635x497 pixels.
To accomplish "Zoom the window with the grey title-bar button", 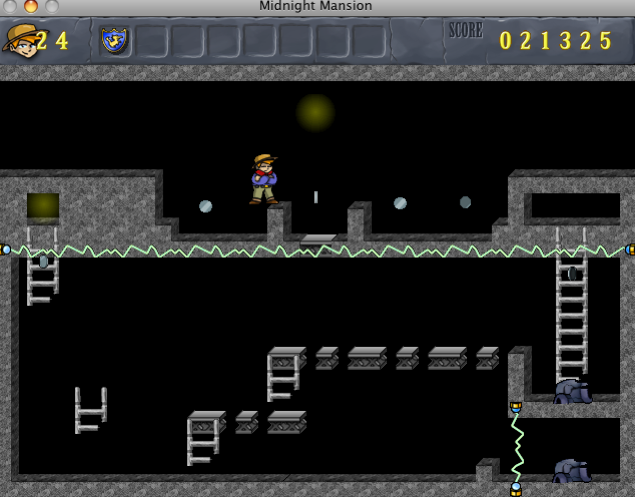I will (51, 6).
